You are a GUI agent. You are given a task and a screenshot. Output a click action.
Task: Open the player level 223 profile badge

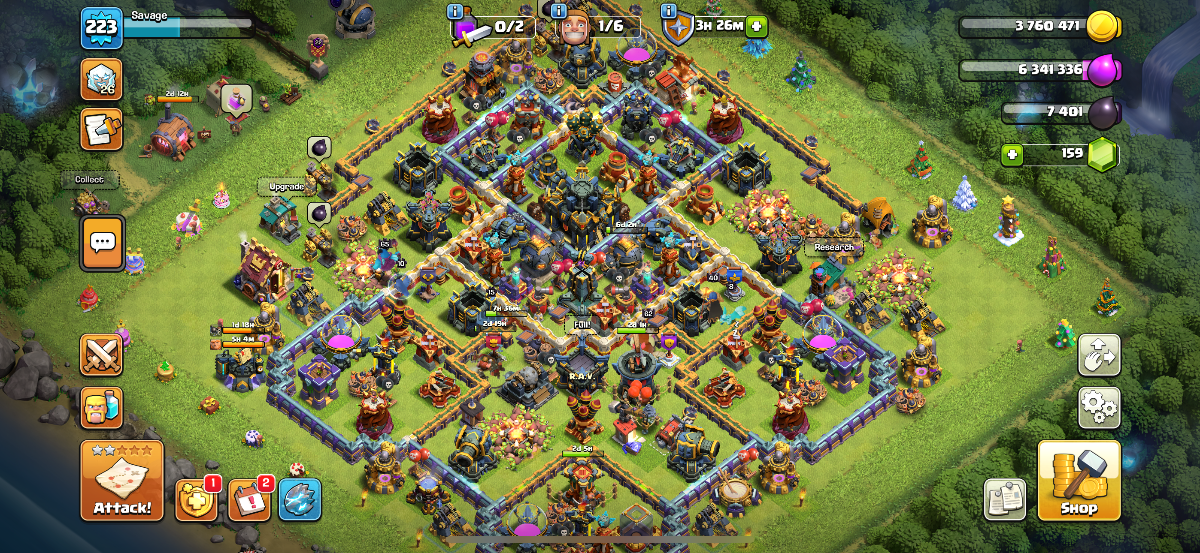tap(101, 28)
